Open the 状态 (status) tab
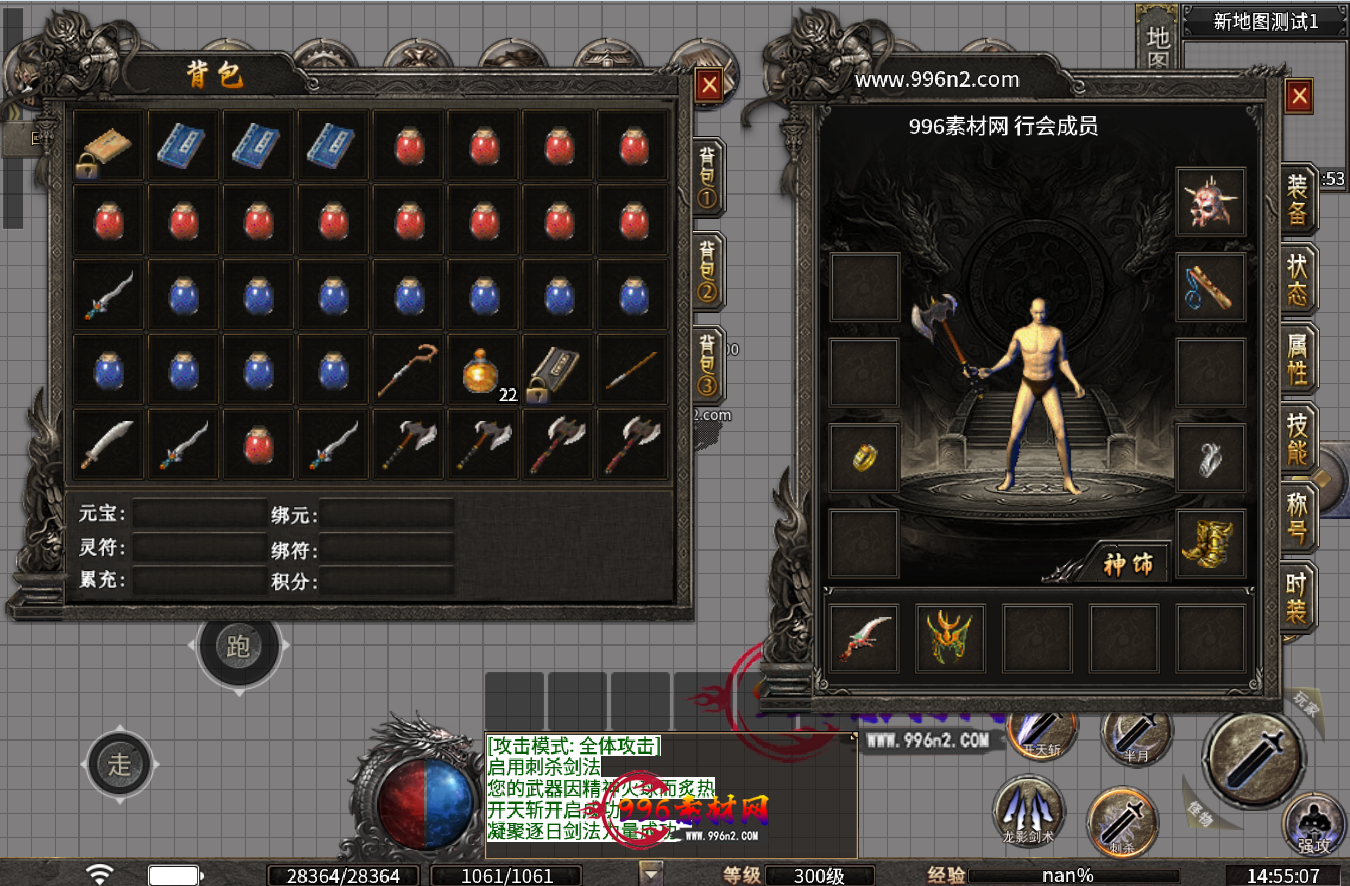This screenshot has height=886, width=1350. pyautogui.click(x=1297, y=279)
